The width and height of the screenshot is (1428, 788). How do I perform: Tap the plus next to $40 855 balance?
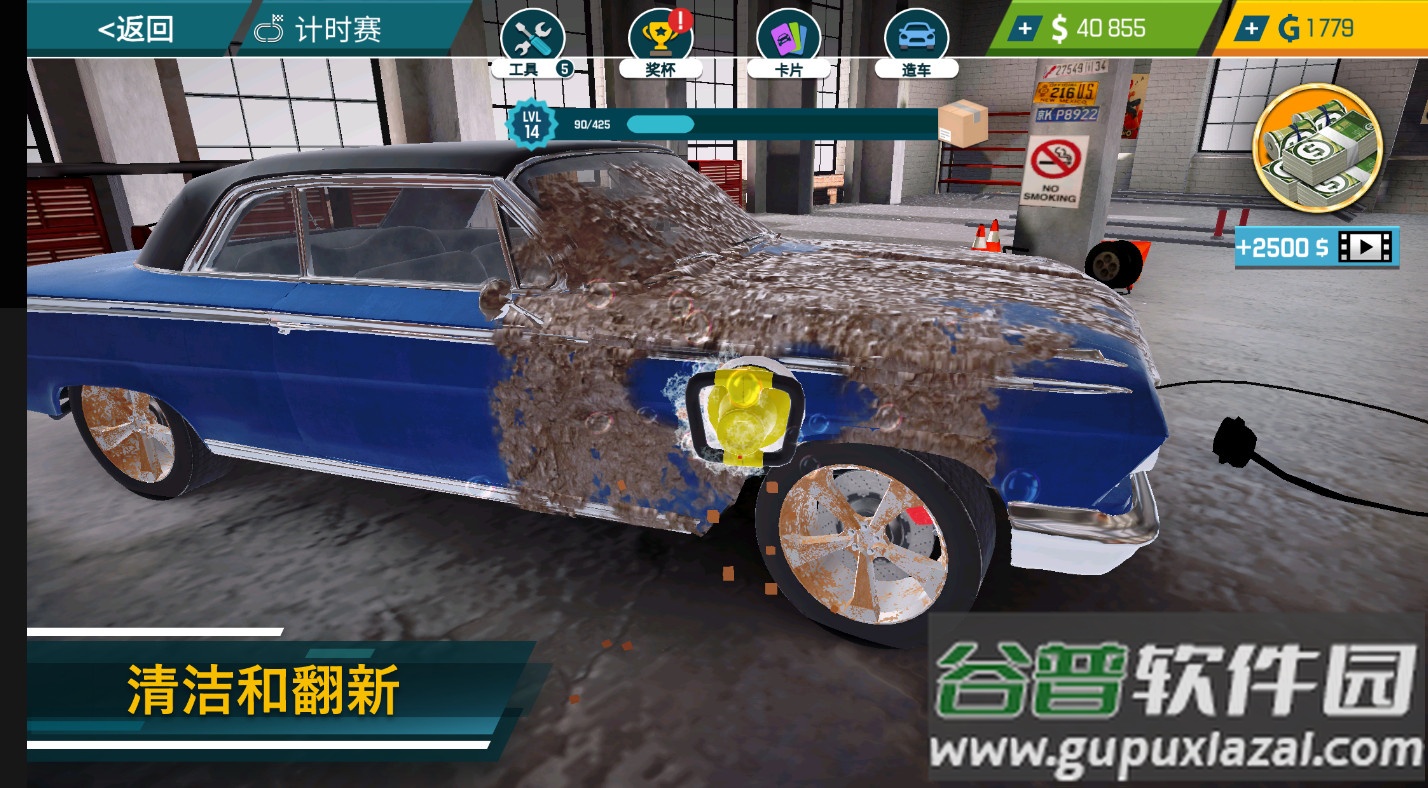(x=1024, y=28)
